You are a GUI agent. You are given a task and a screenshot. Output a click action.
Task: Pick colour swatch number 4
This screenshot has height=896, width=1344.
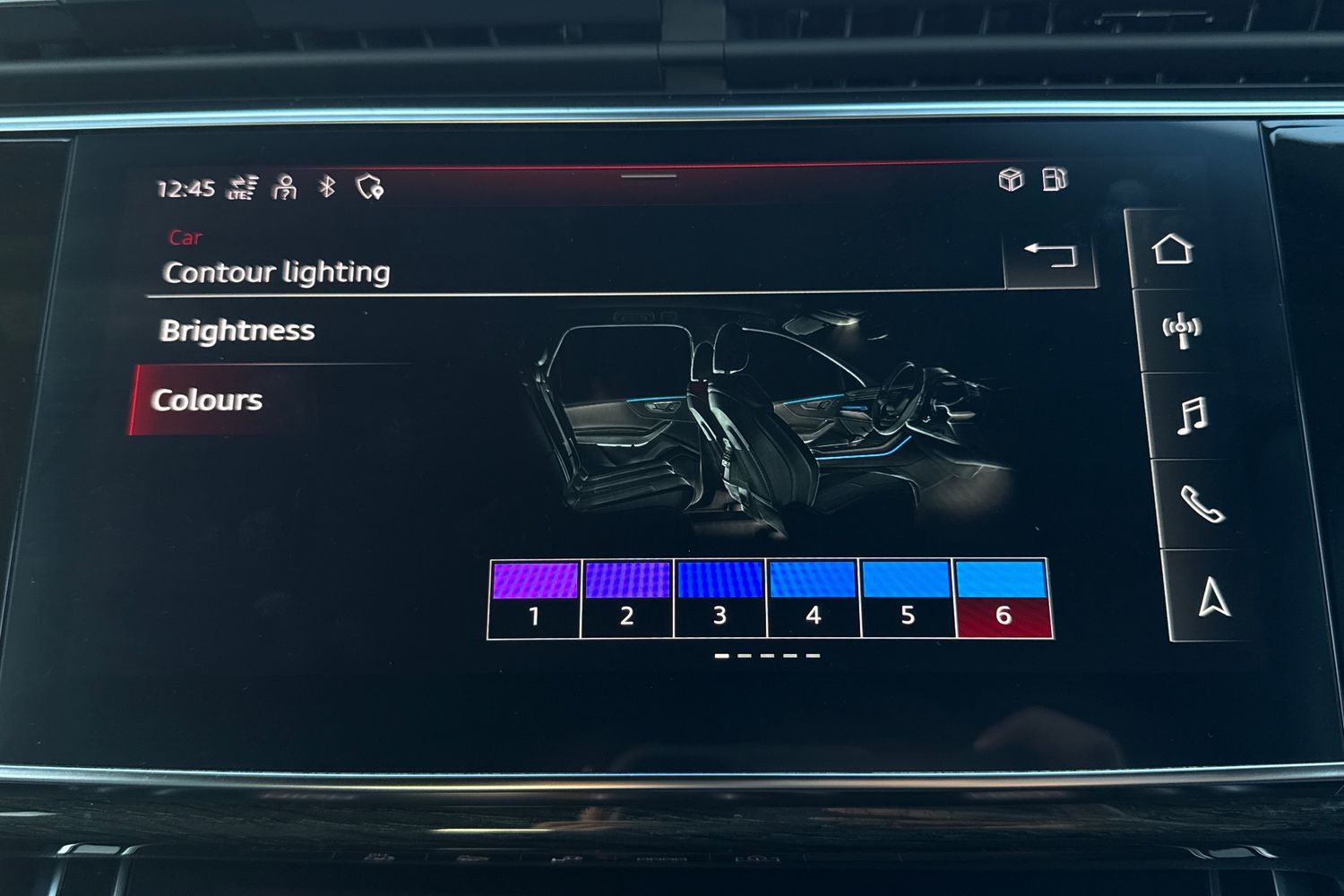[x=813, y=598]
